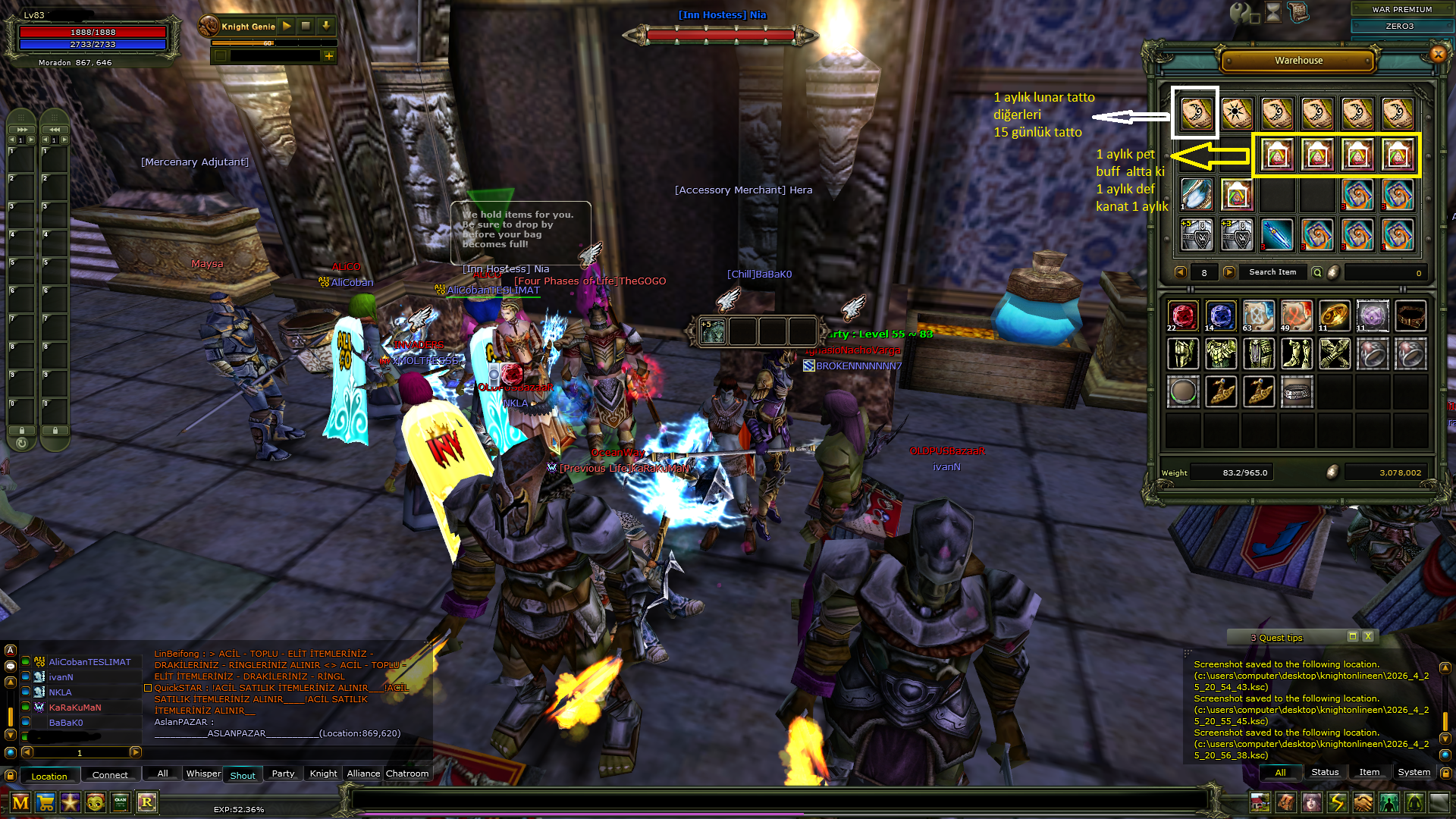Pick the leather belt in inventory

click(1410, 315)
